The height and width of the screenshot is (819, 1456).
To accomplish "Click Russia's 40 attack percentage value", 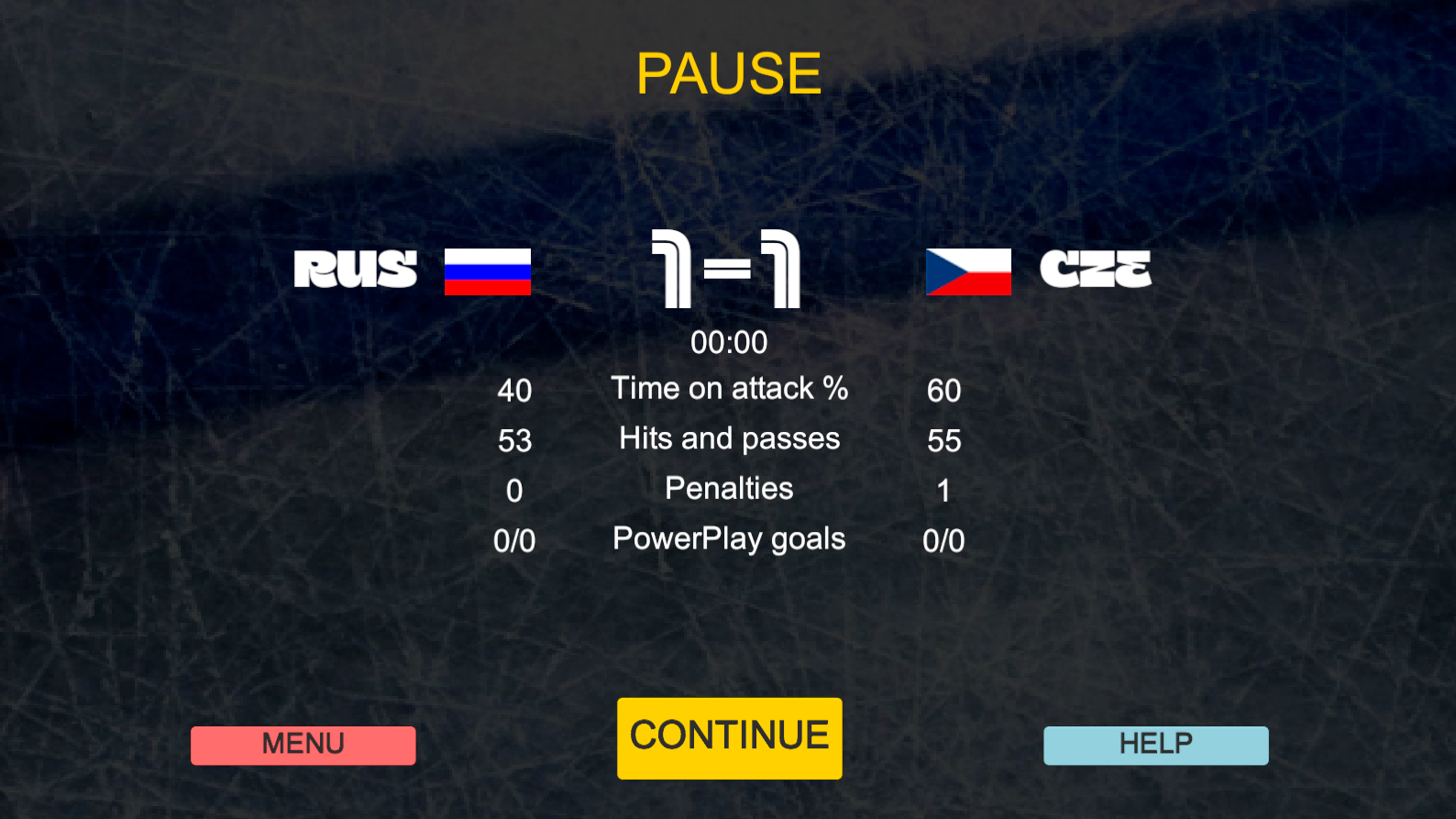I will (514, 391).
